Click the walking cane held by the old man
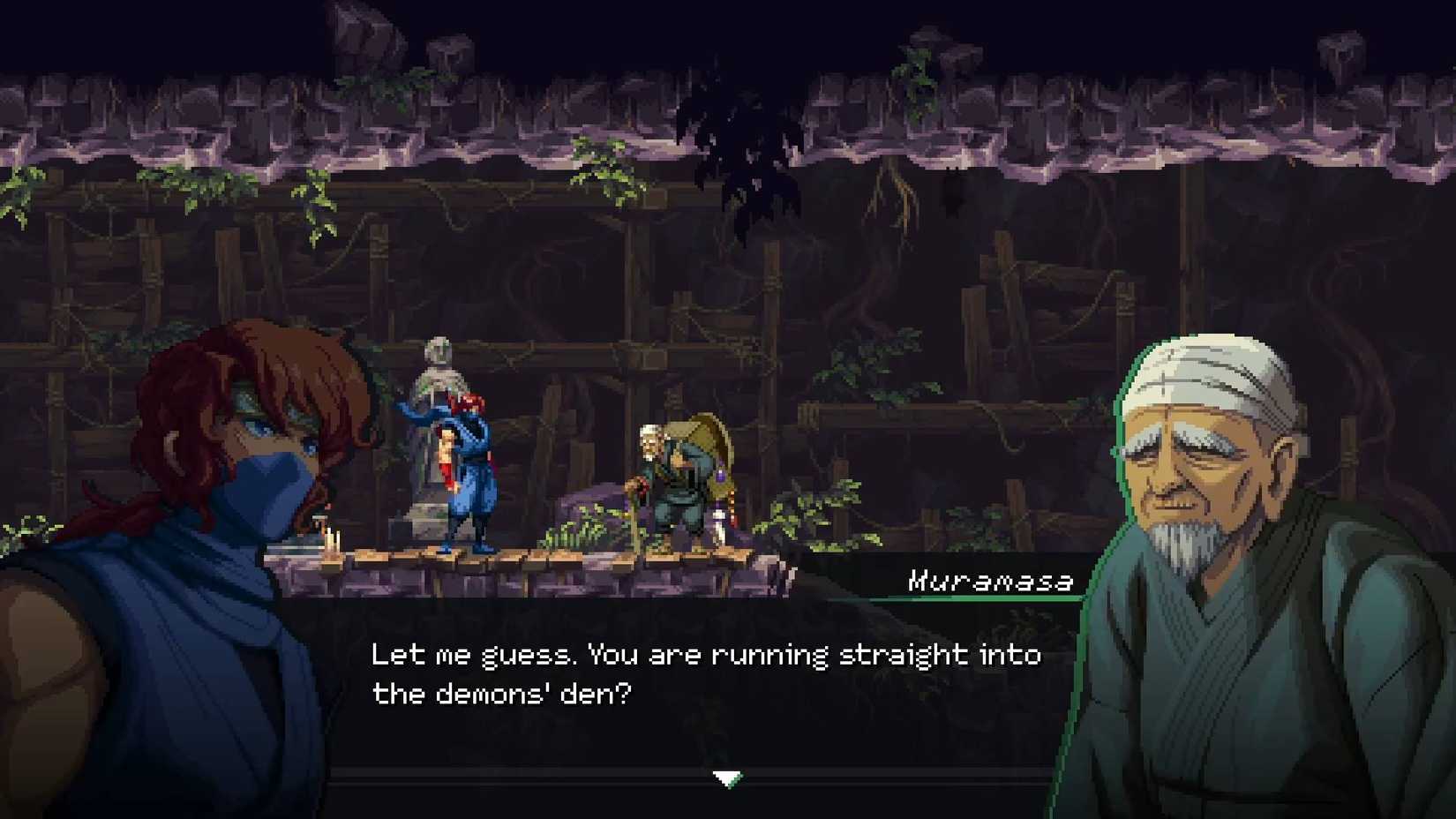 pyautogui.click(x=637, y=512)
